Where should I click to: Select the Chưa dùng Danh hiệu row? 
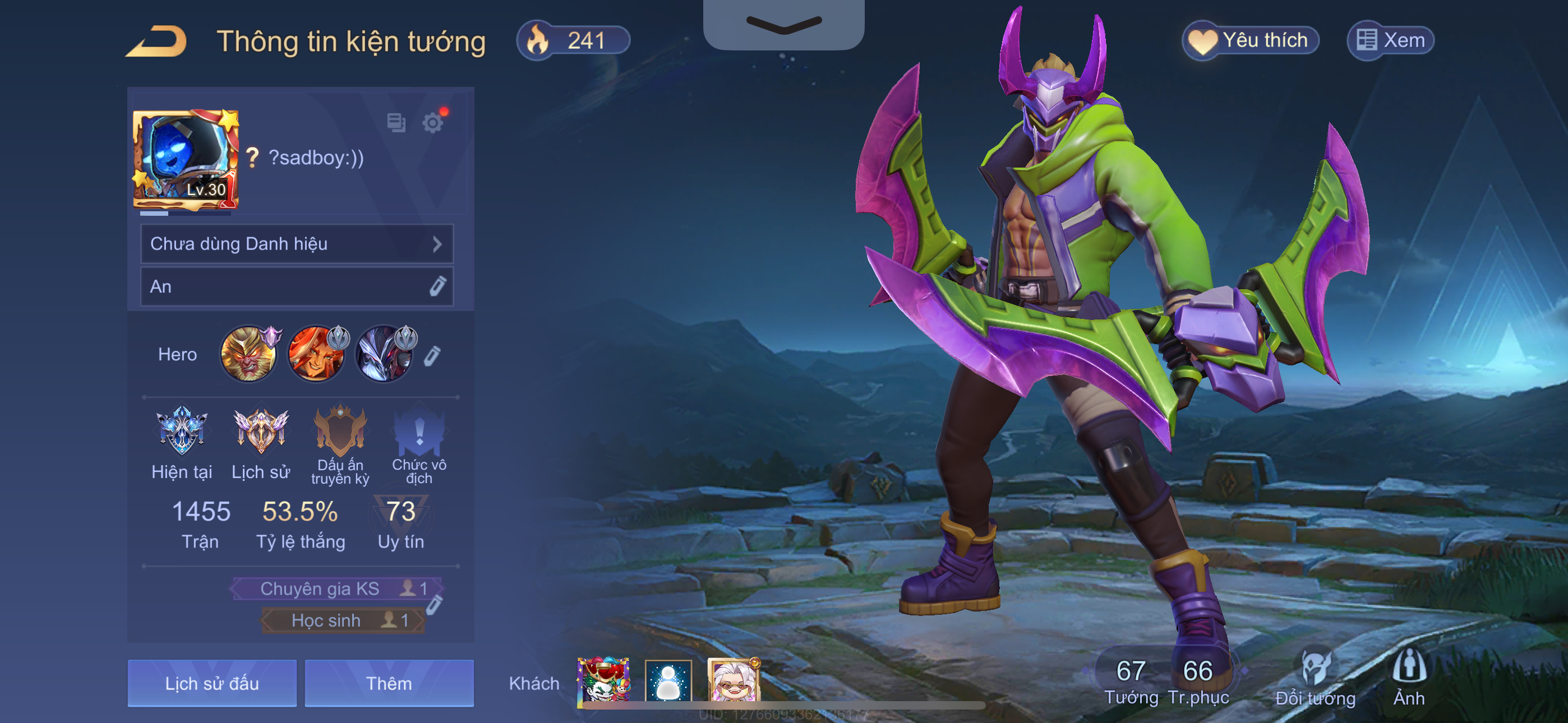click(x=297, y=244)
